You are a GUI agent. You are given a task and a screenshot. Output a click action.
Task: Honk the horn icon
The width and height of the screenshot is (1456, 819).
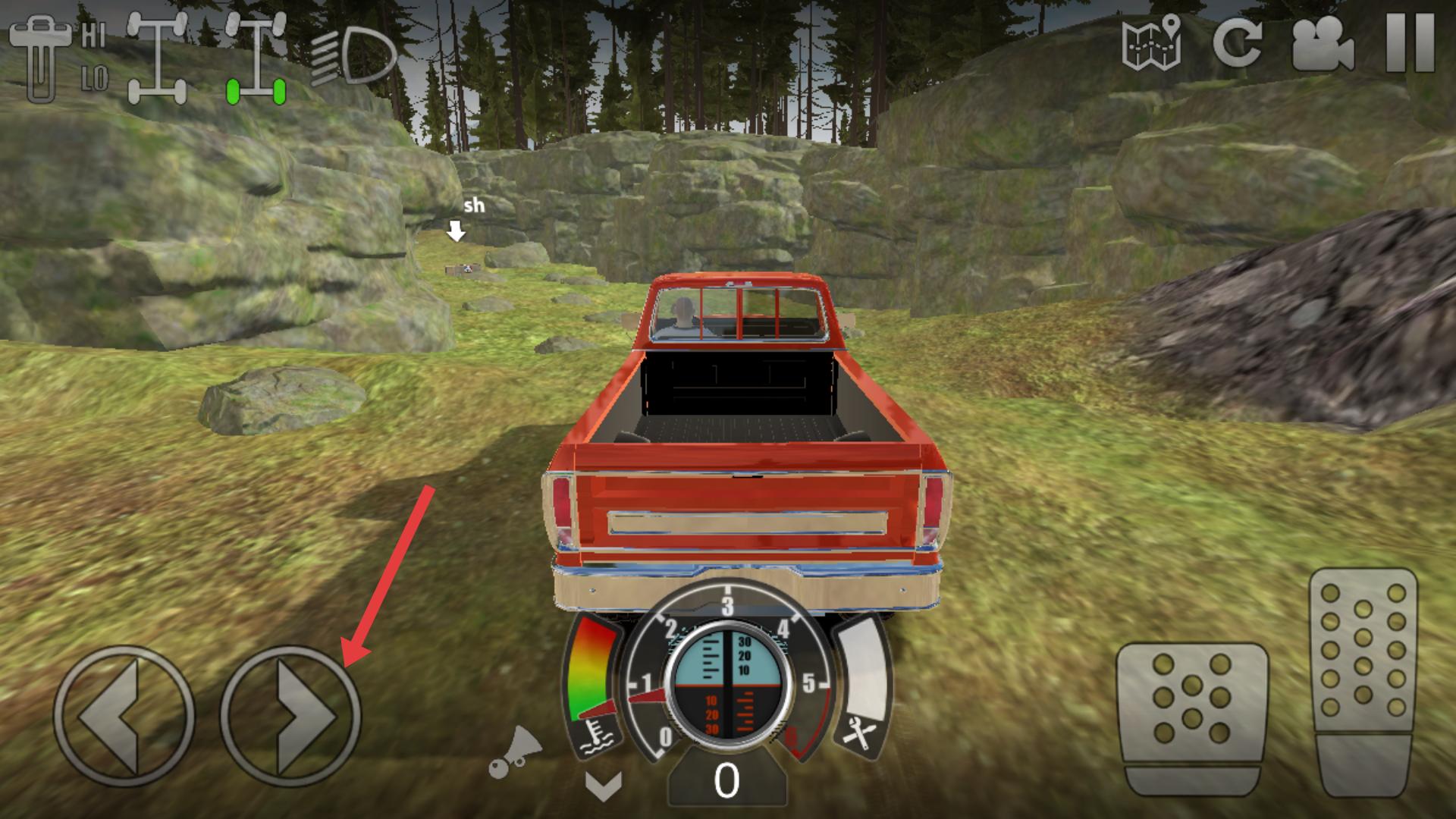tap(516, 752)
